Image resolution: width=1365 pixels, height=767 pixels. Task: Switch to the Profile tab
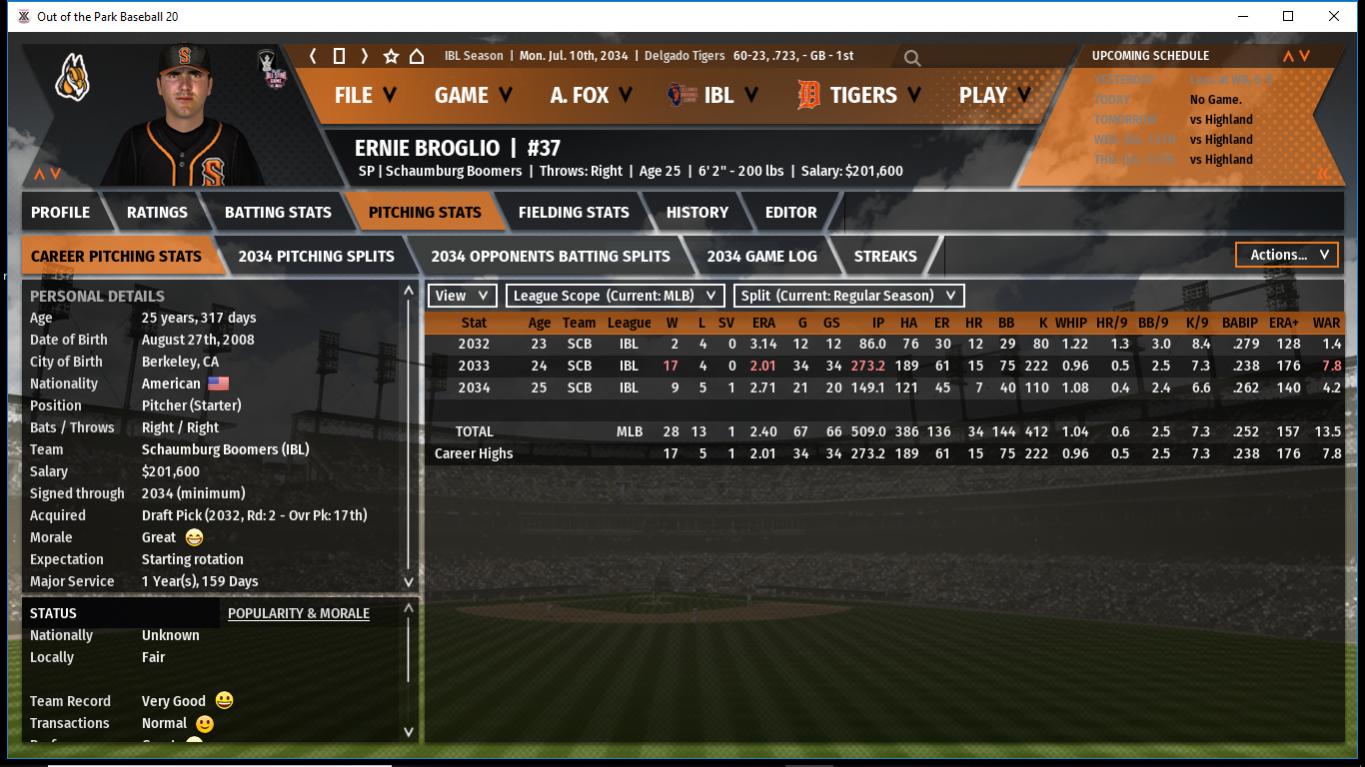[x=60, y=212]
